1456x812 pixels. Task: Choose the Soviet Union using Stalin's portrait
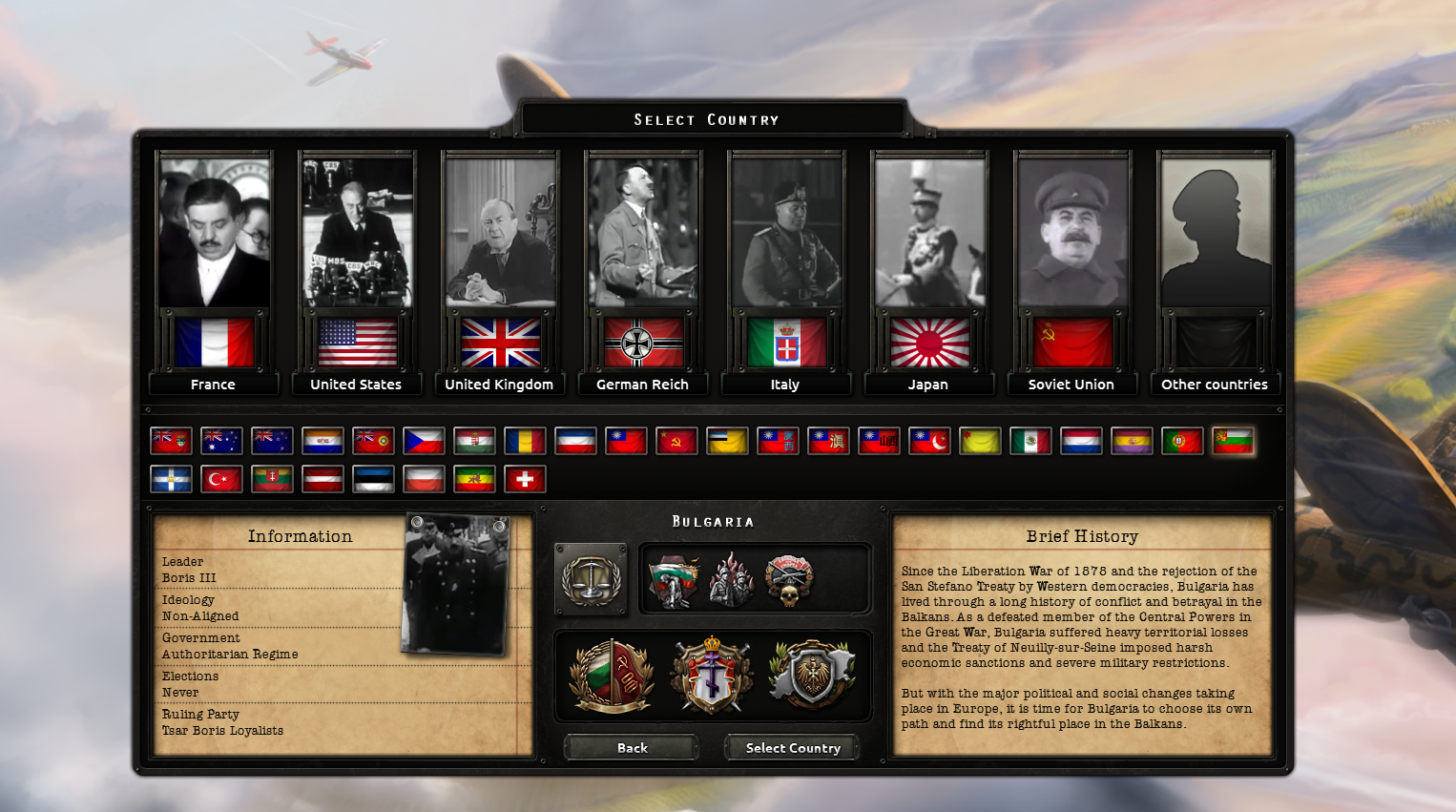tap(1072, 232)
